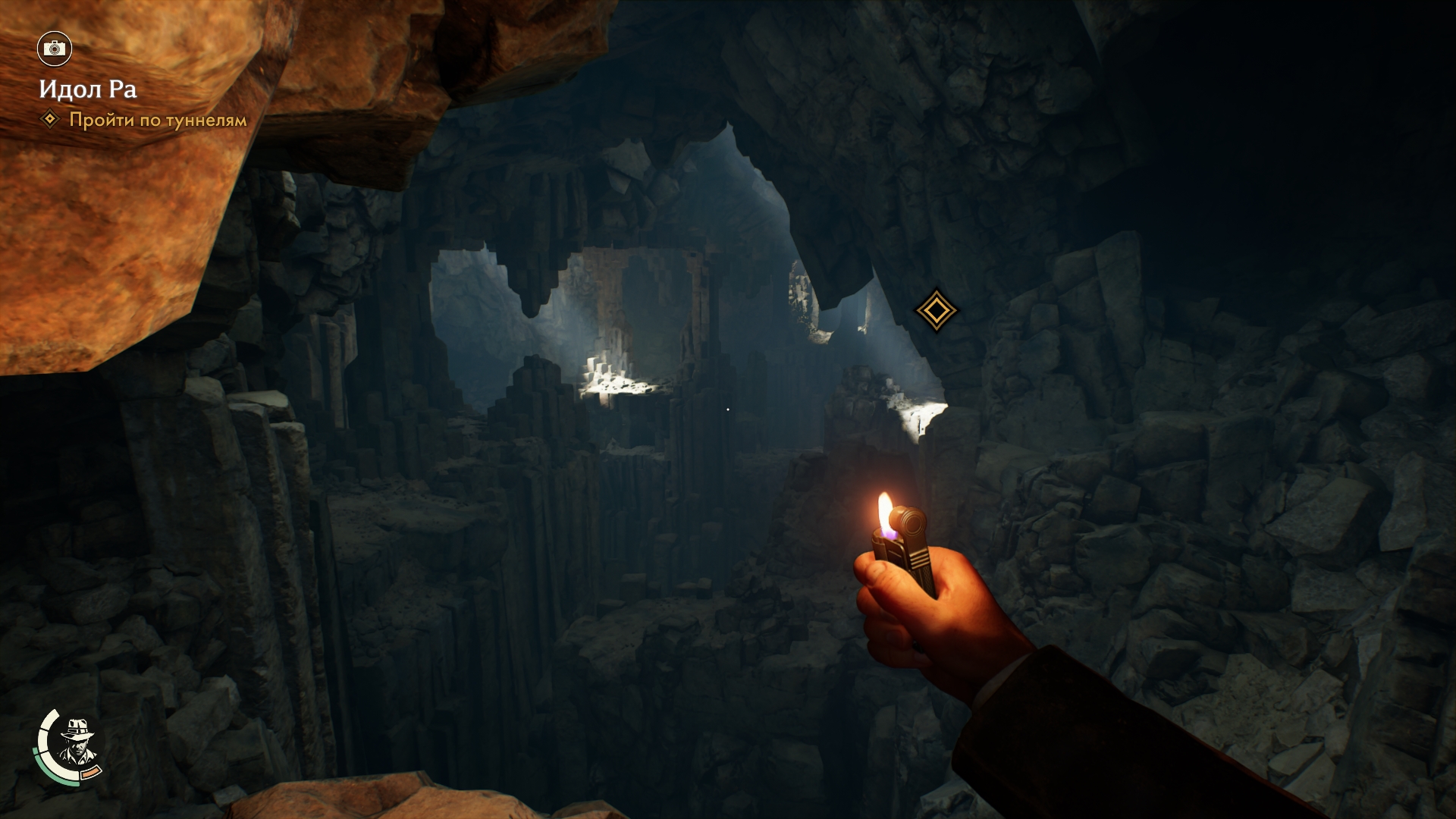Click the diamond objective waypoint marker
Screen dimensions: 1456x819
pyautogui.click(x=936, y=310)
